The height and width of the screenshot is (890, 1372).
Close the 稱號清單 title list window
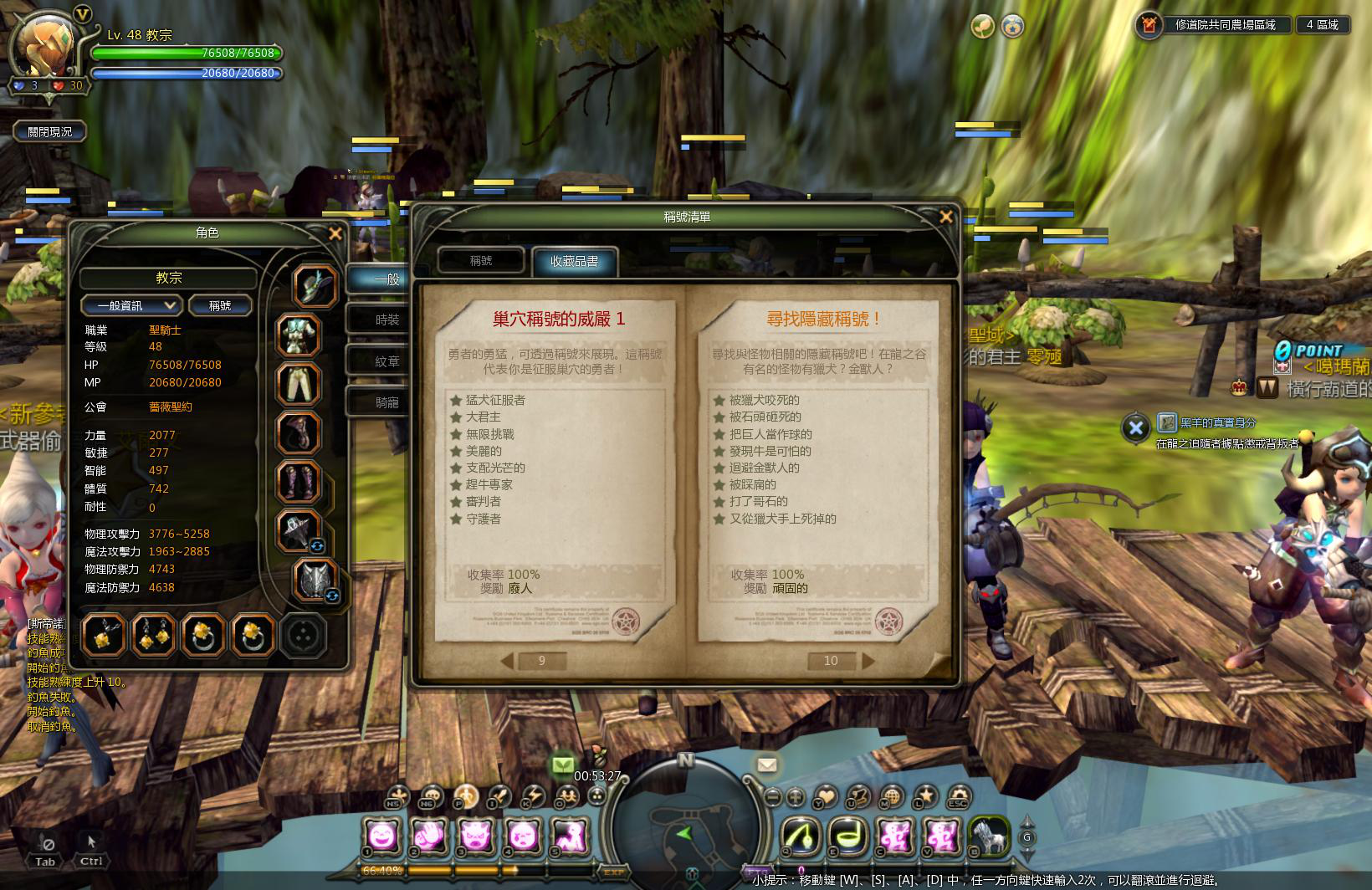tap(946, 217)
